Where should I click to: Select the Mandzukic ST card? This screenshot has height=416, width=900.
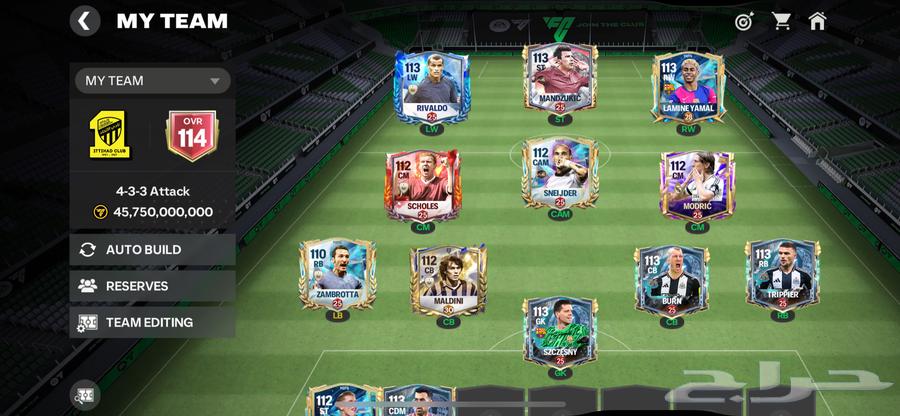pyautogui.click(x=560, y=80)
